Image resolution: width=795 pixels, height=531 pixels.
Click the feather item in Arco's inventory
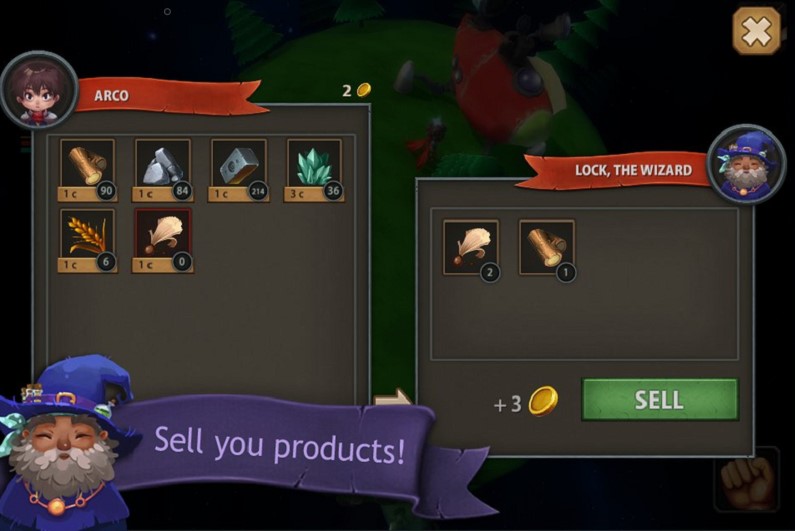point(162,237)
